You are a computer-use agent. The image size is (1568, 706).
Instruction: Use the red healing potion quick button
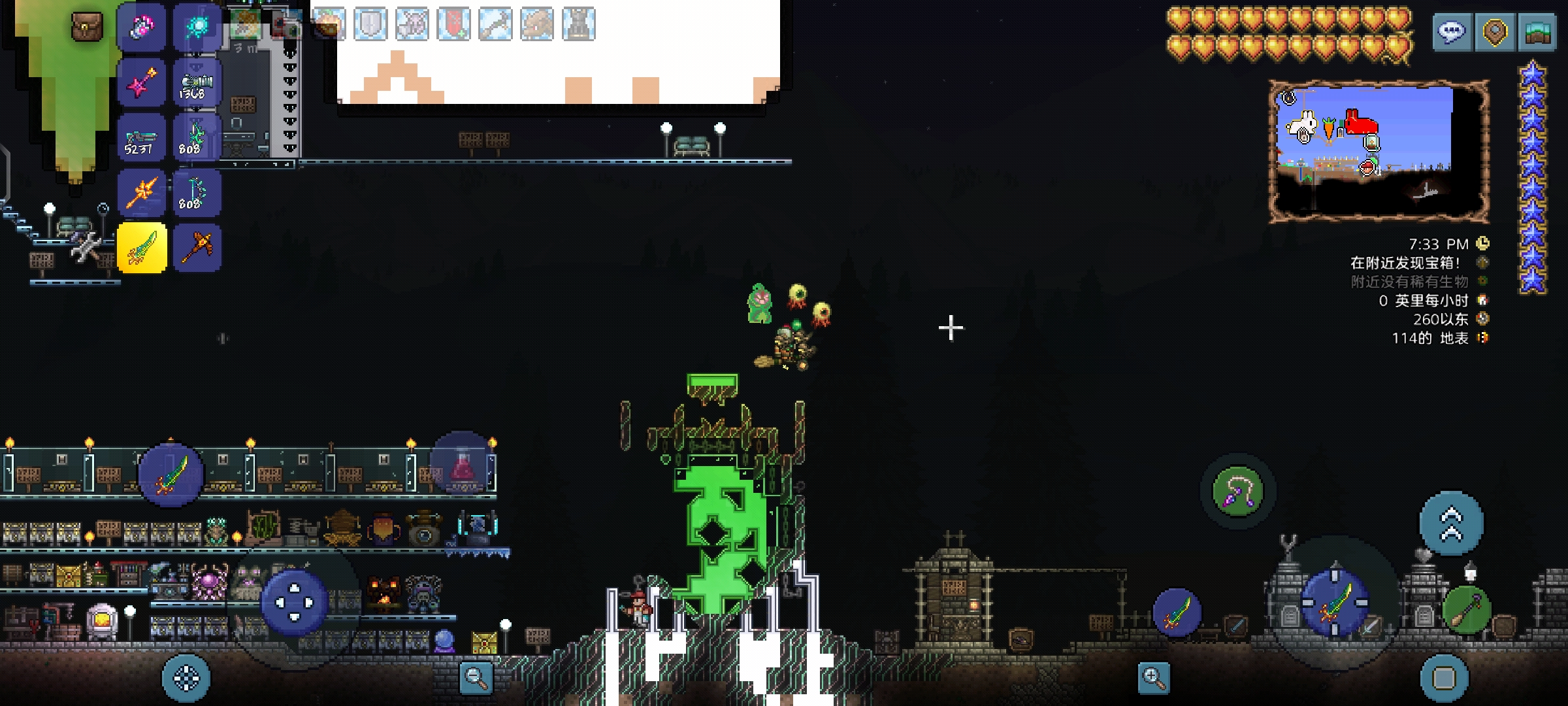click(463, 465)
